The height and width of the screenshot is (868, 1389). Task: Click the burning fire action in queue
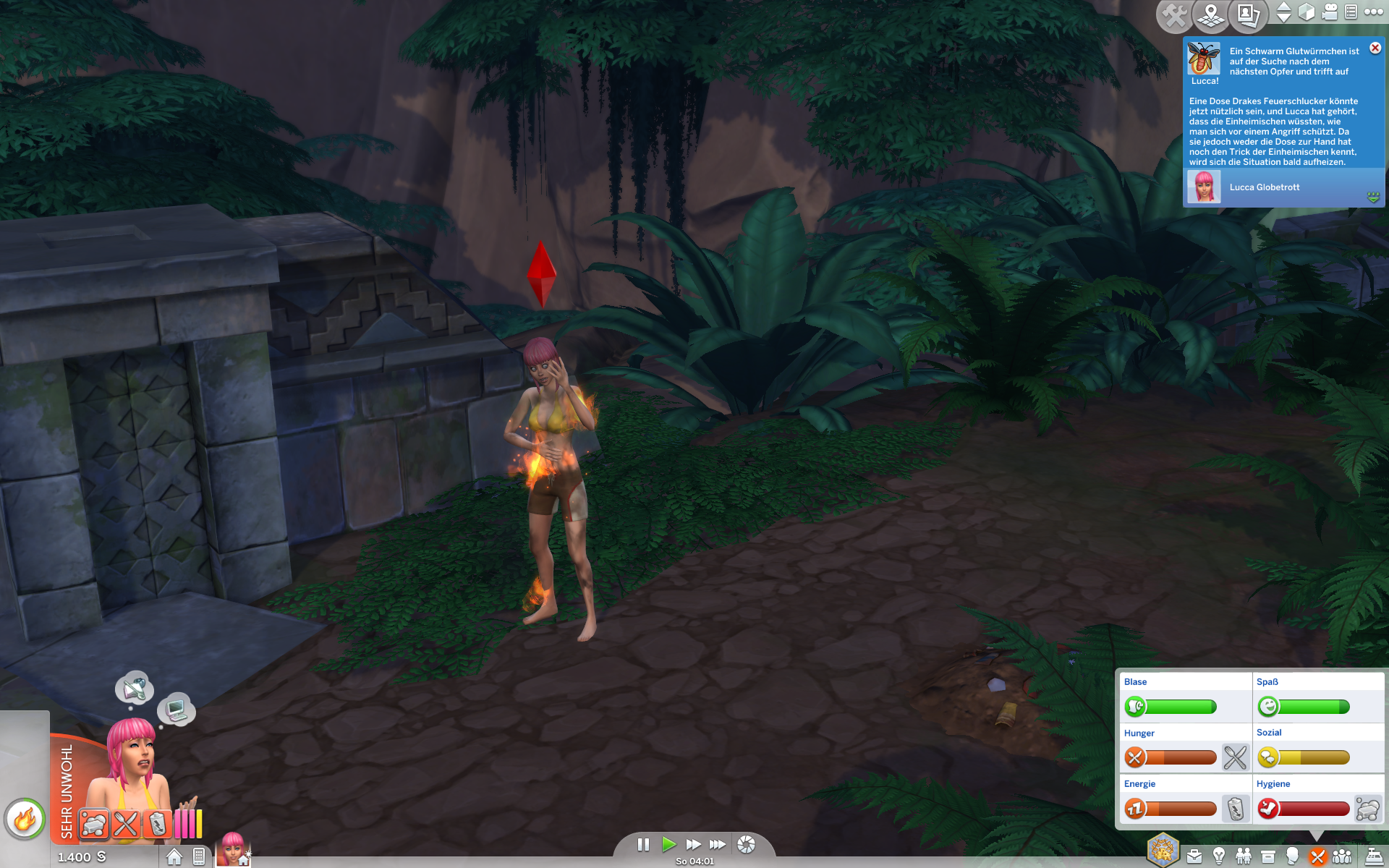pos(25,820)
